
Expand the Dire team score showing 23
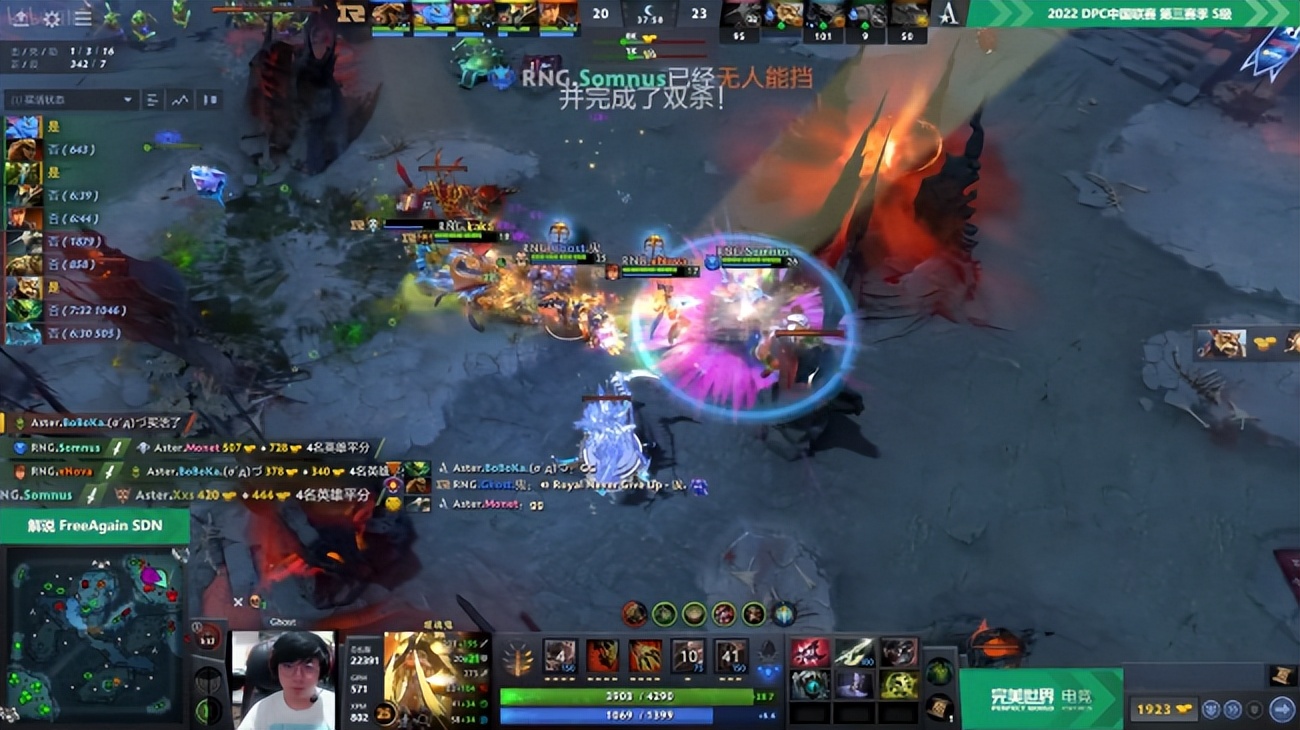click(x=699, y=13)
